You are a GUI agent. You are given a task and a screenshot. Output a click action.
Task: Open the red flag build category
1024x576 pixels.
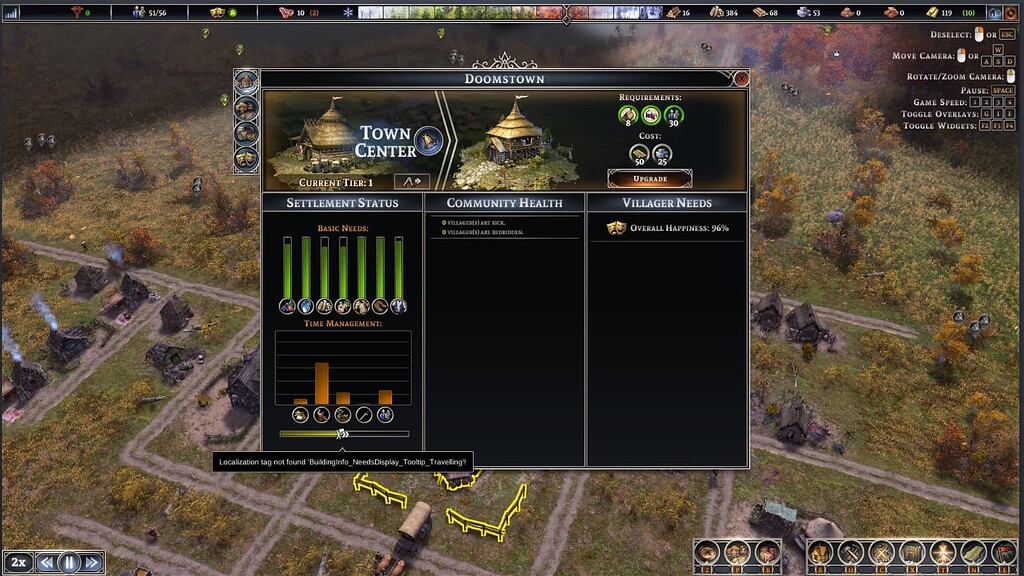1002,551
